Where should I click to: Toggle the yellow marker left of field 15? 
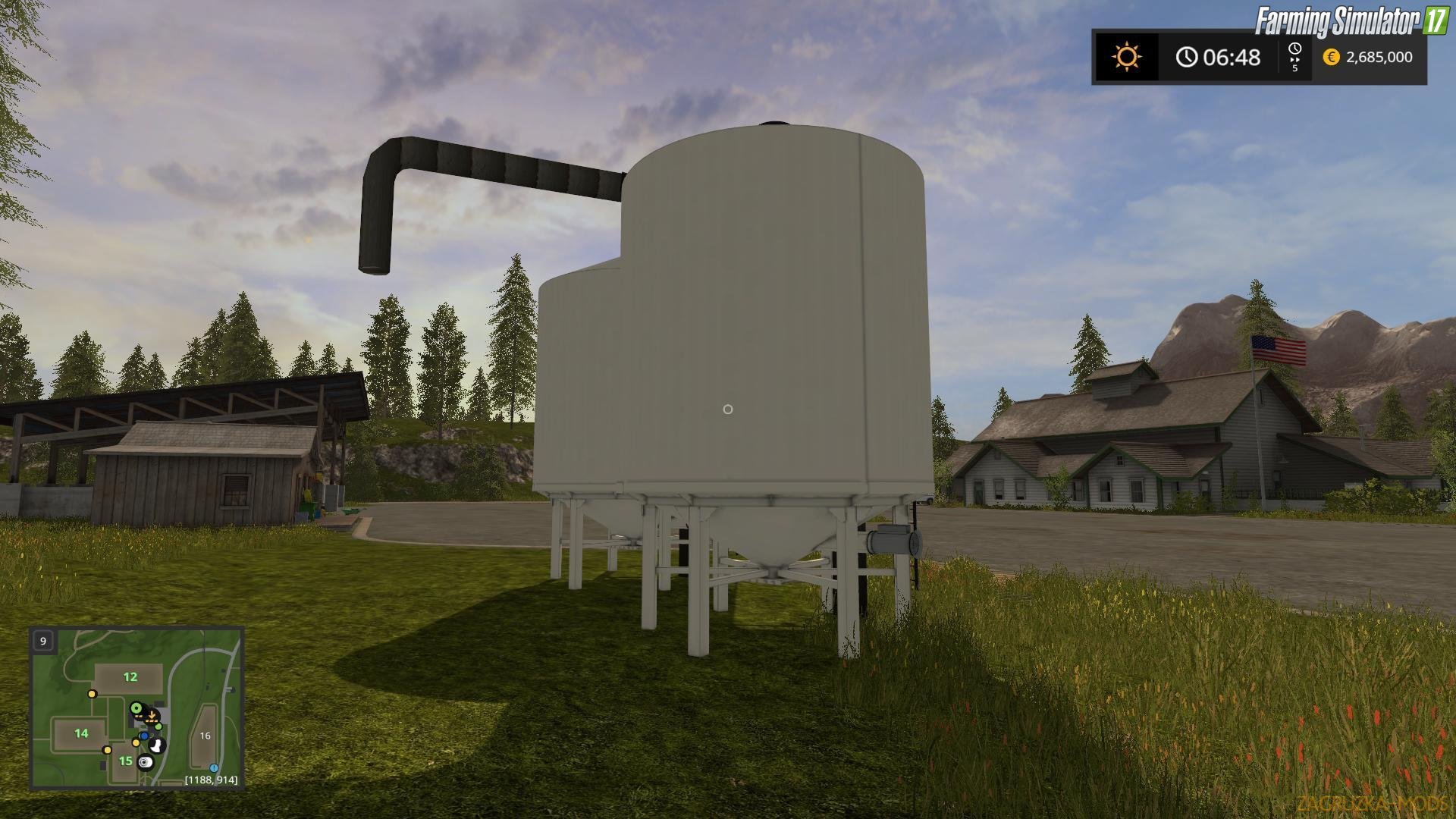tap(107, 751)
